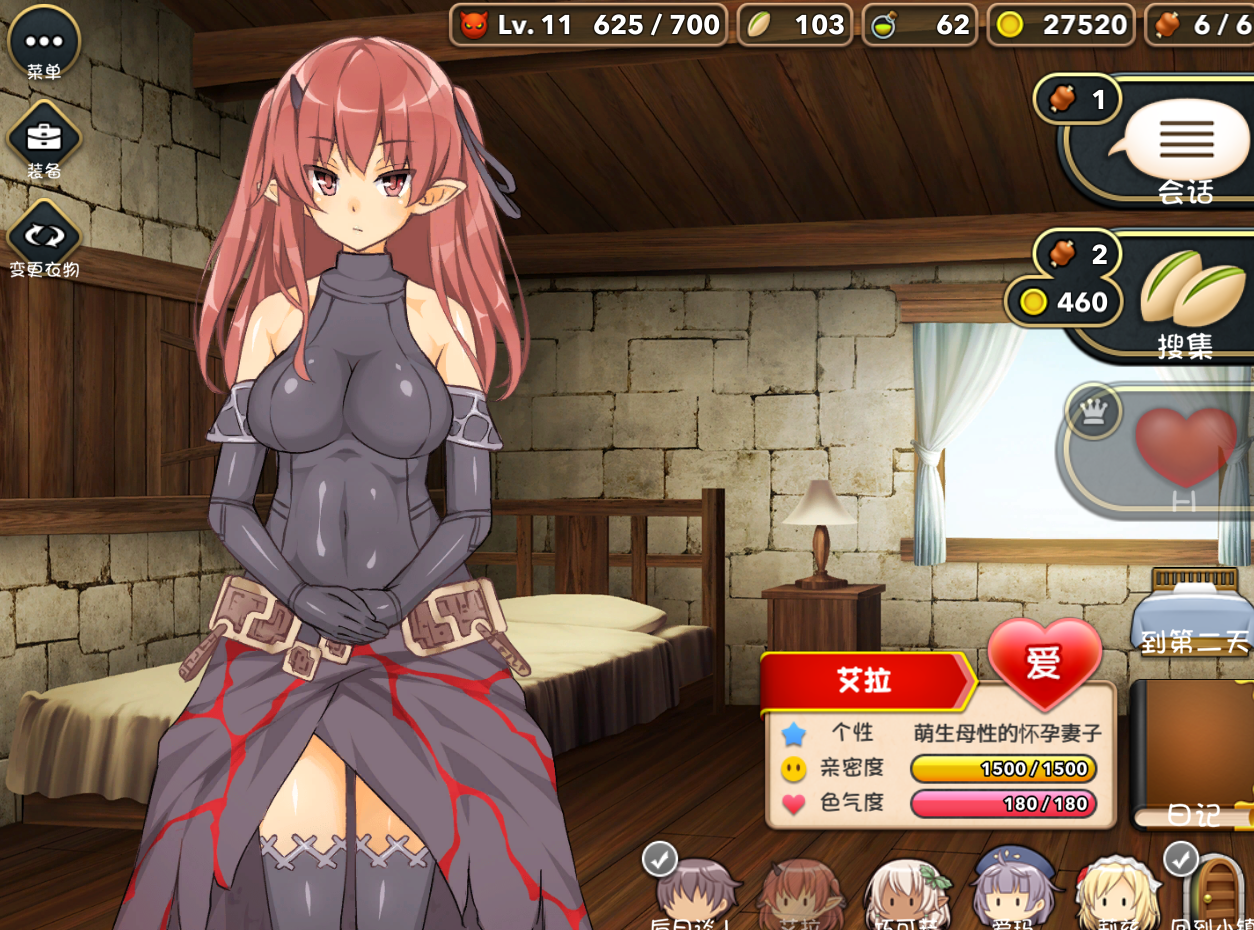The height and width of the screenshot is (930, 1254).
Task: Choose the white-haired dark-skinned elf portrait
Action: click(x=905, y=894)
